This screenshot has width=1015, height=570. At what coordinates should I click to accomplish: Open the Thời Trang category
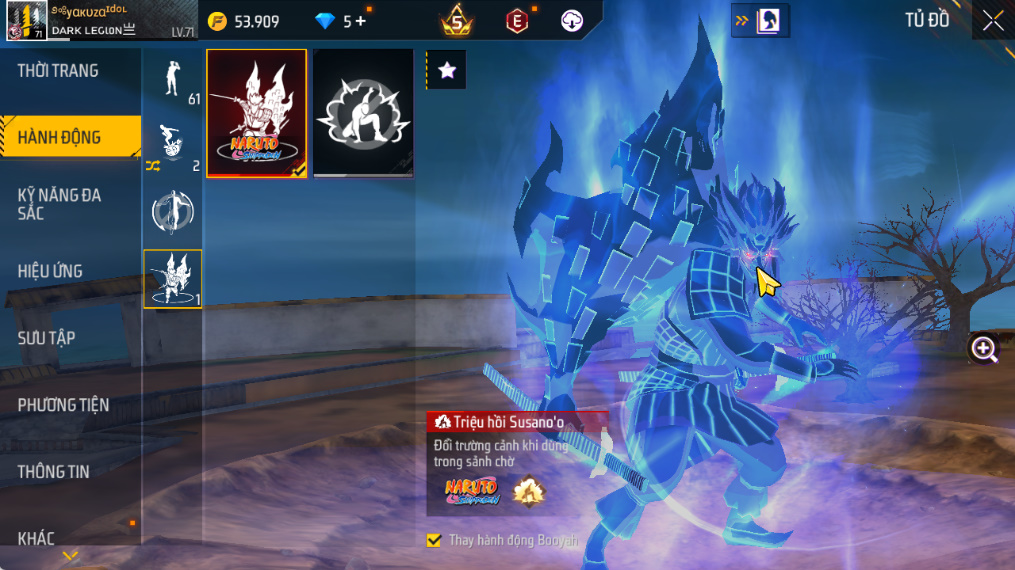58,71
